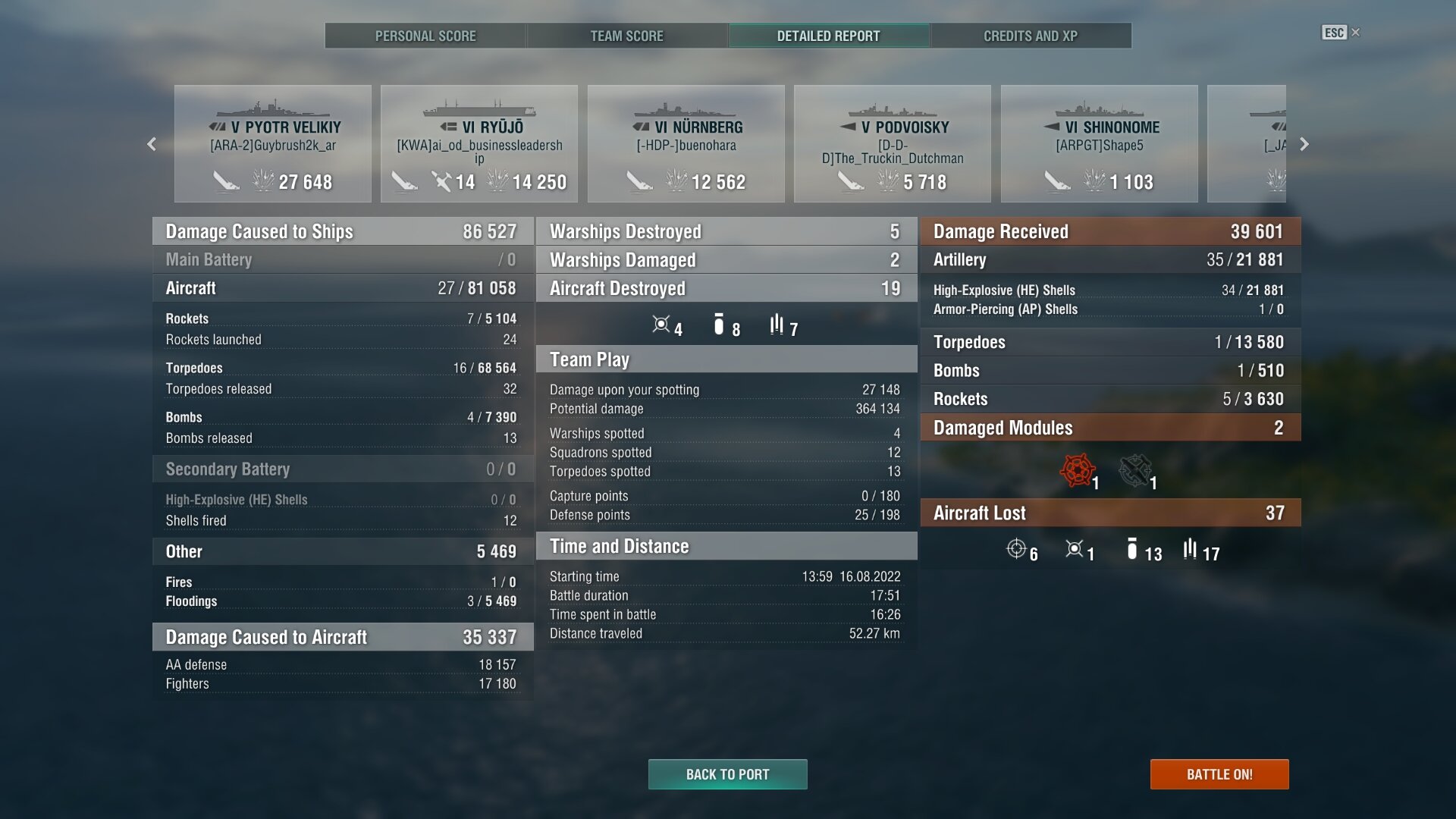Close the report with the ESC button
This screenshot has width=1456, height=819.
[1340, 33]
